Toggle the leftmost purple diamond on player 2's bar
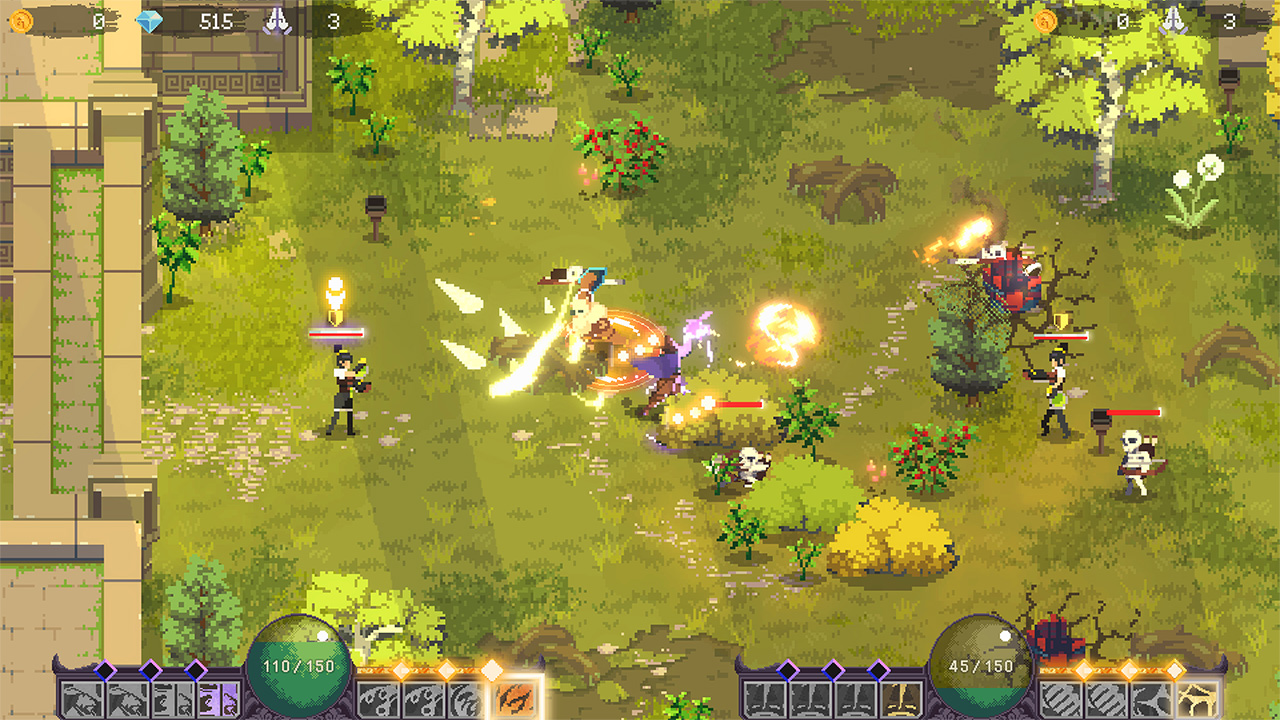The width and height of the screenshot is (1280, 720). point(788,668)
